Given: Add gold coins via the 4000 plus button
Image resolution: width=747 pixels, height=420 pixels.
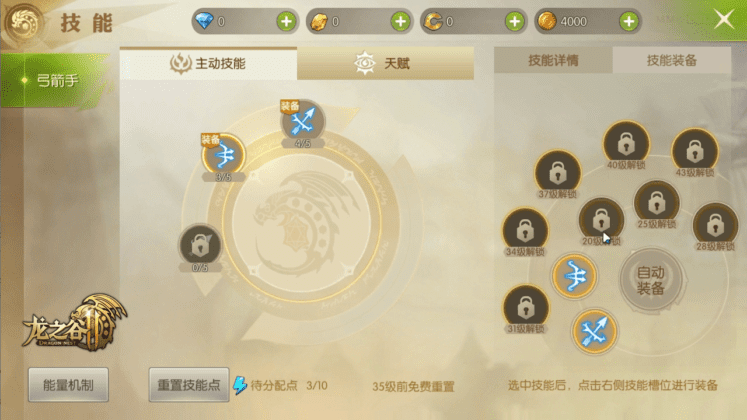Looking at the screenshot, I should [629, 21].
